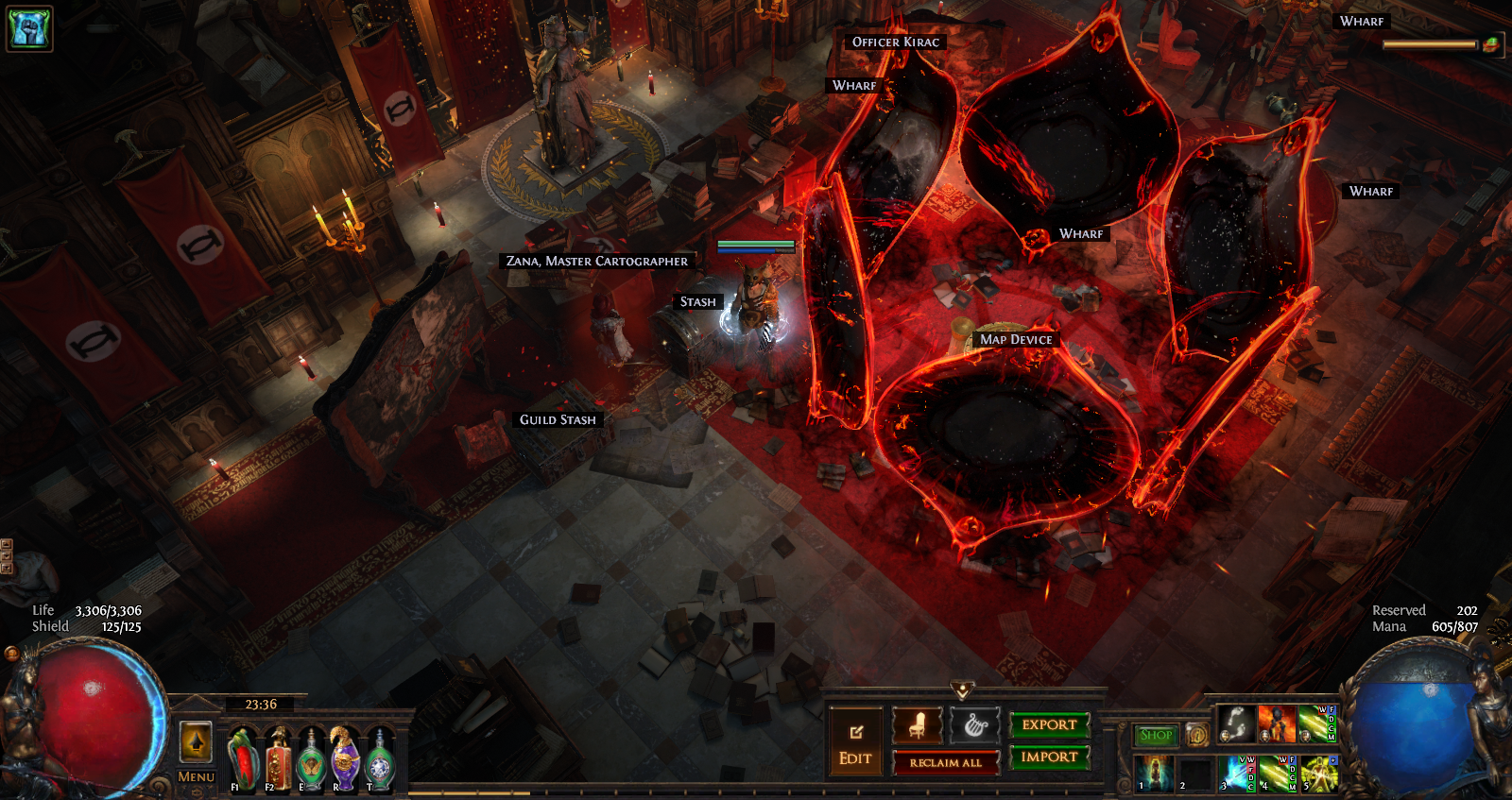The image size is (1512, 800).
Task: Open the green Shop button
Action: [1156, 735]
